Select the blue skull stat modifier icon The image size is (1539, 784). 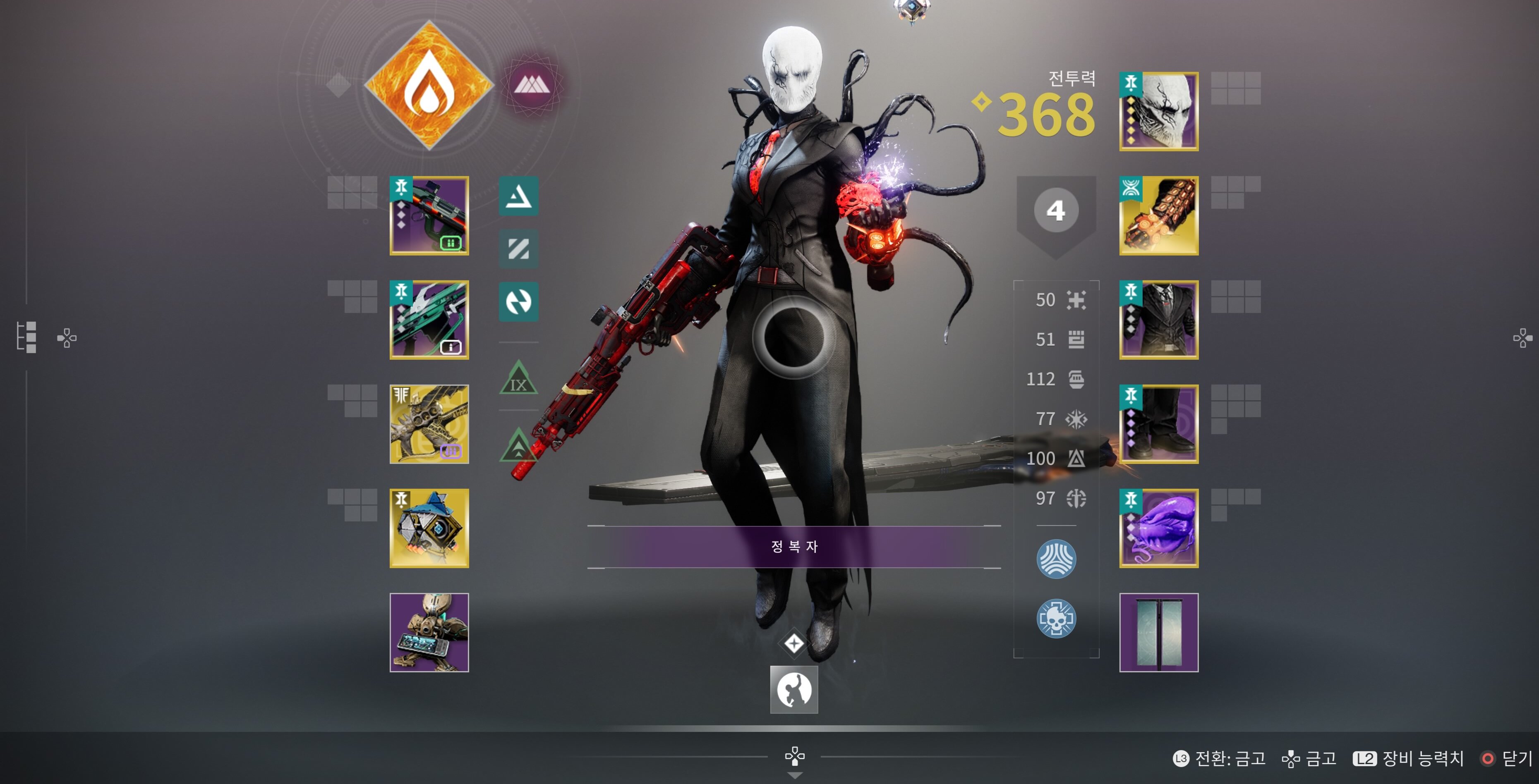point(1056,619)
